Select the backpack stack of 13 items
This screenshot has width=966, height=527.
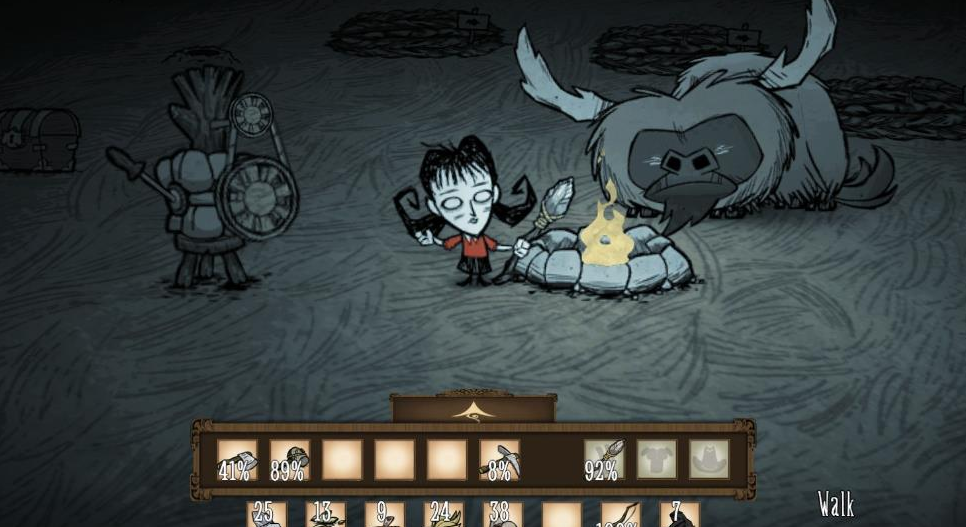pos(325,515)
